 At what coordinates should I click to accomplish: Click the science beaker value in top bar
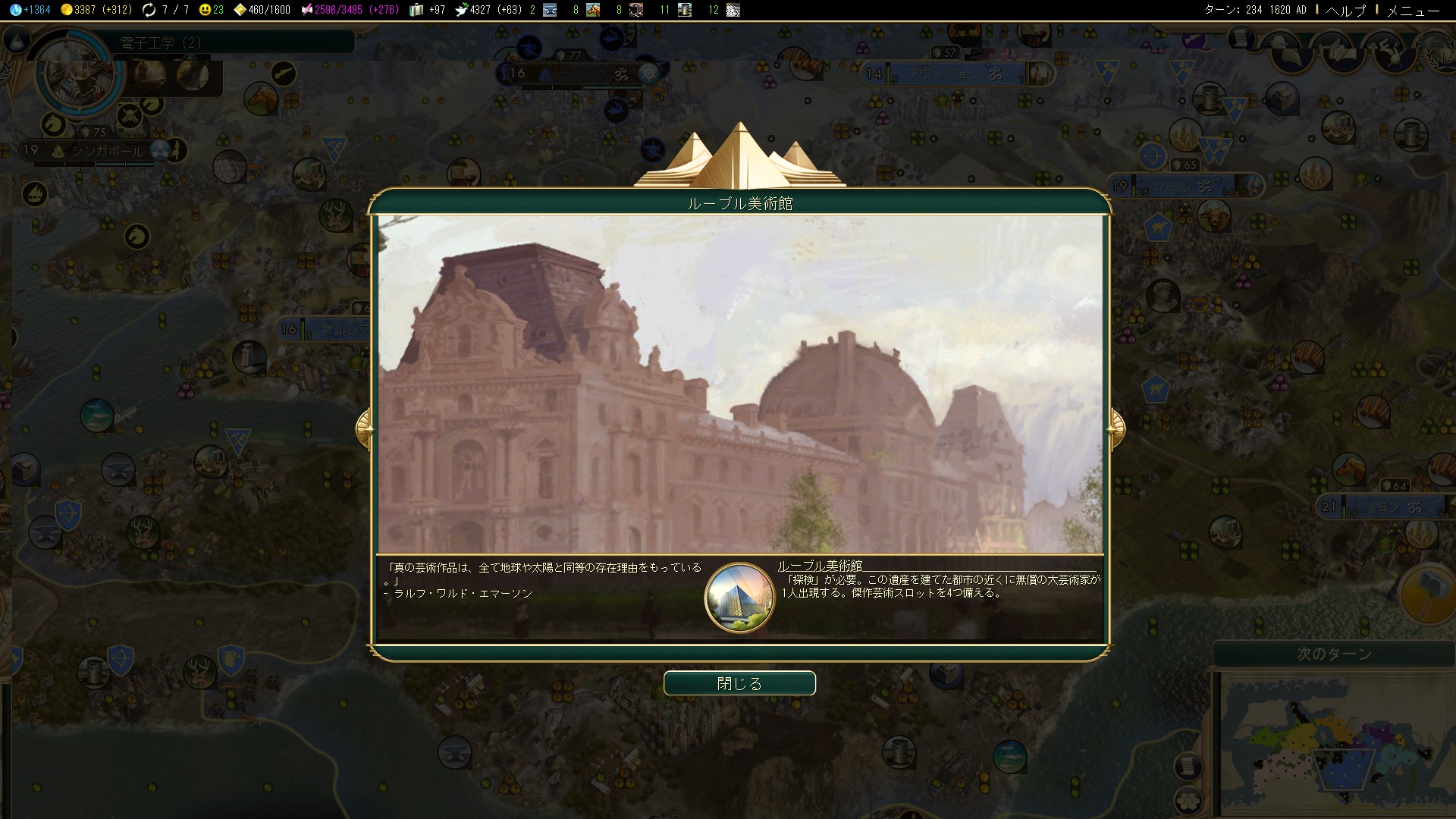click(31, 10)
